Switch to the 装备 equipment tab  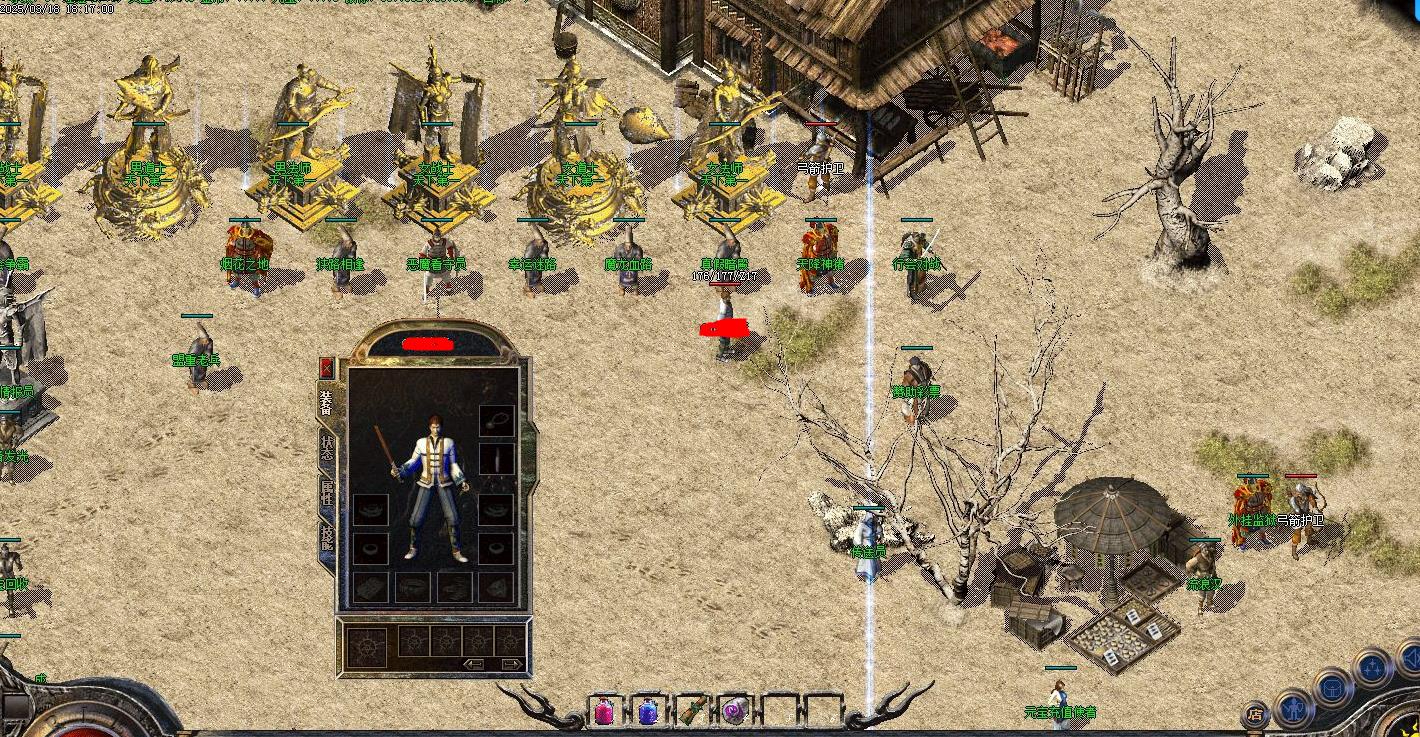[326, 404]
